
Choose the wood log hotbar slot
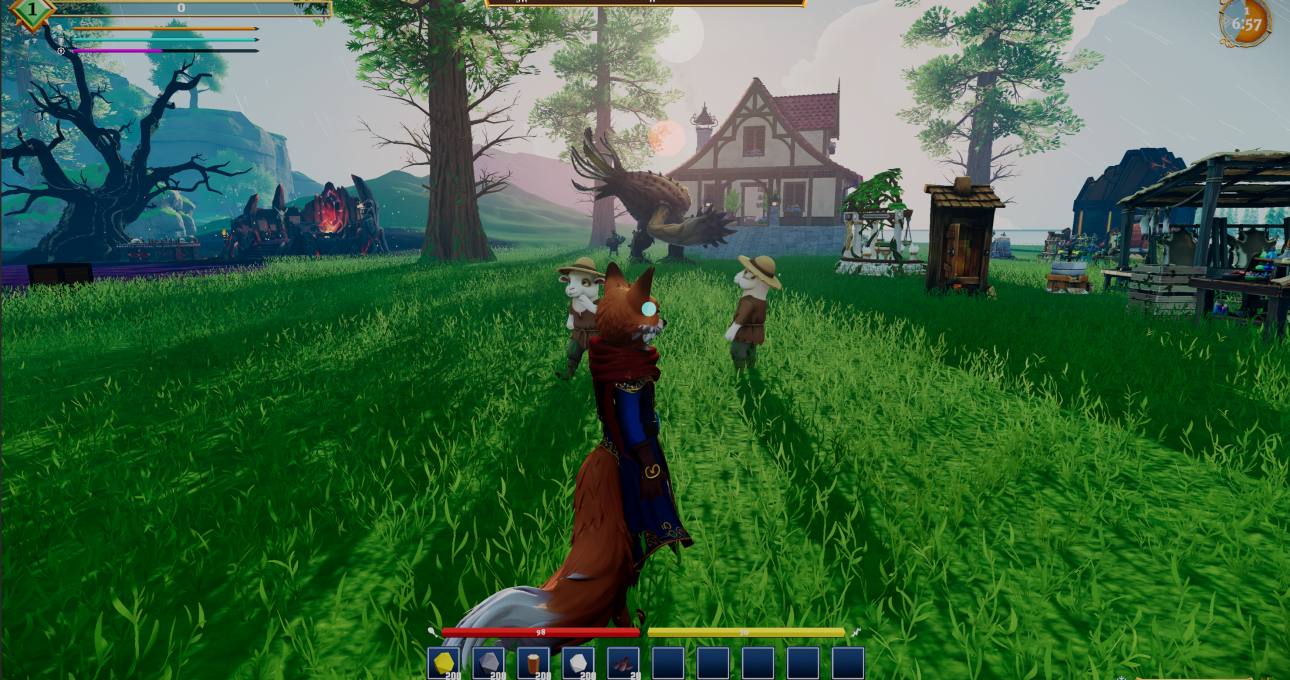point(533,662)
